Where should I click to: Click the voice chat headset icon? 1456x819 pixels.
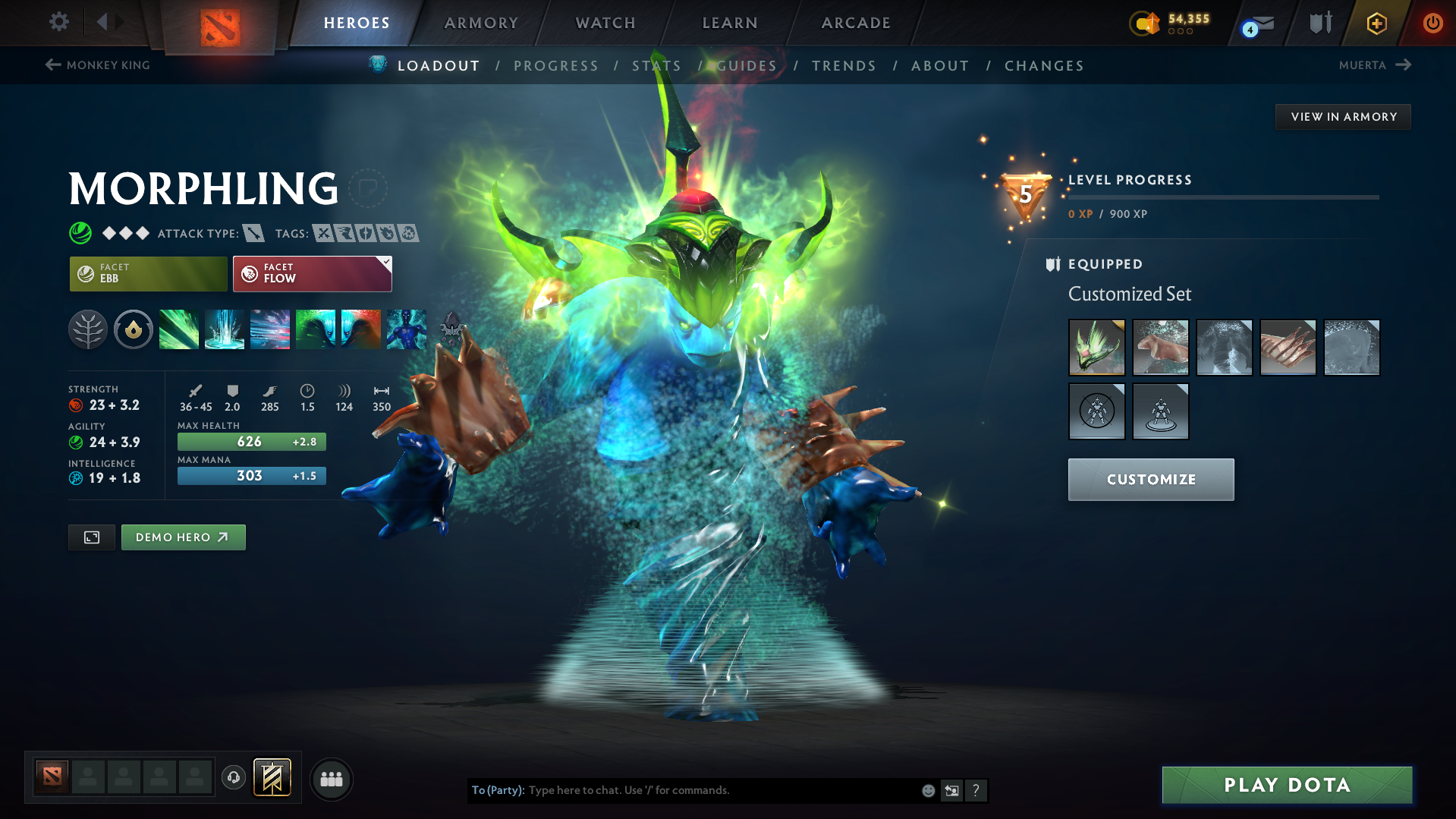tap(234, 779)
